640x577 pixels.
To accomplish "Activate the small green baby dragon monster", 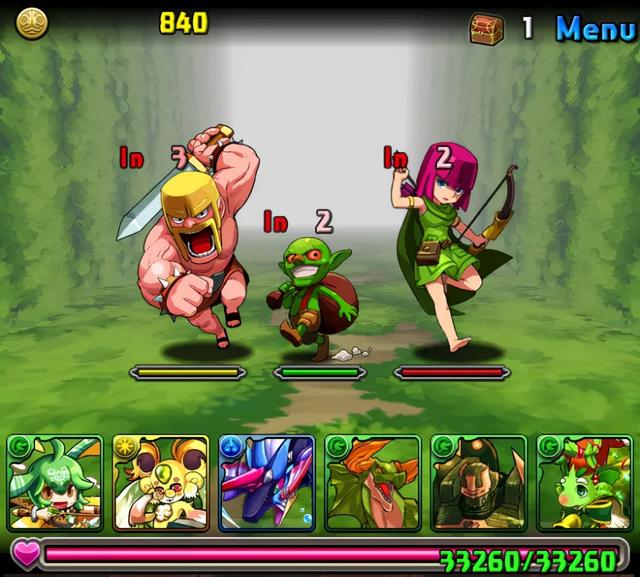I will pos(585,482).
